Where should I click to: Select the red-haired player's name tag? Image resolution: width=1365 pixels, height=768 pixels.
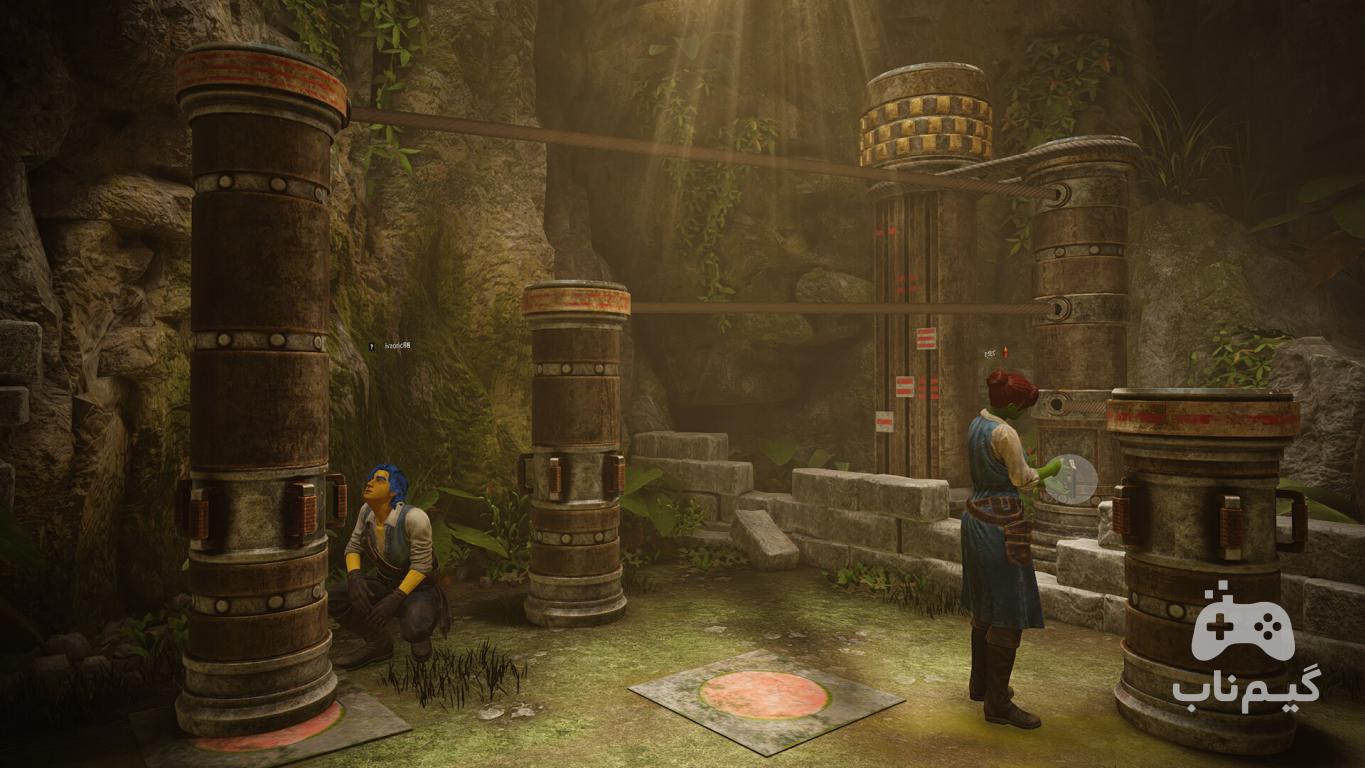coord(994,353)
